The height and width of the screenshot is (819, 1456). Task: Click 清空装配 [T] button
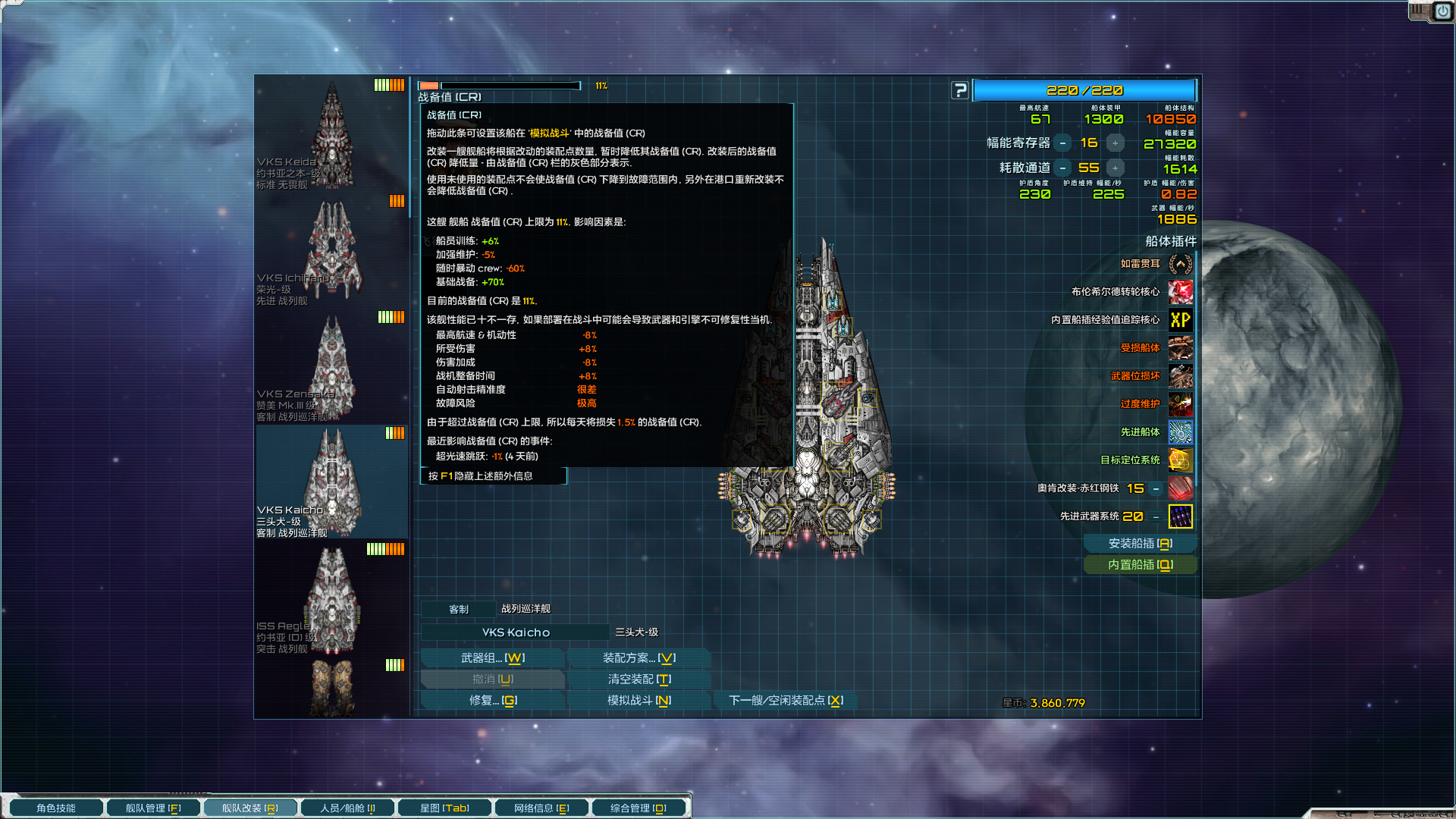638,679
